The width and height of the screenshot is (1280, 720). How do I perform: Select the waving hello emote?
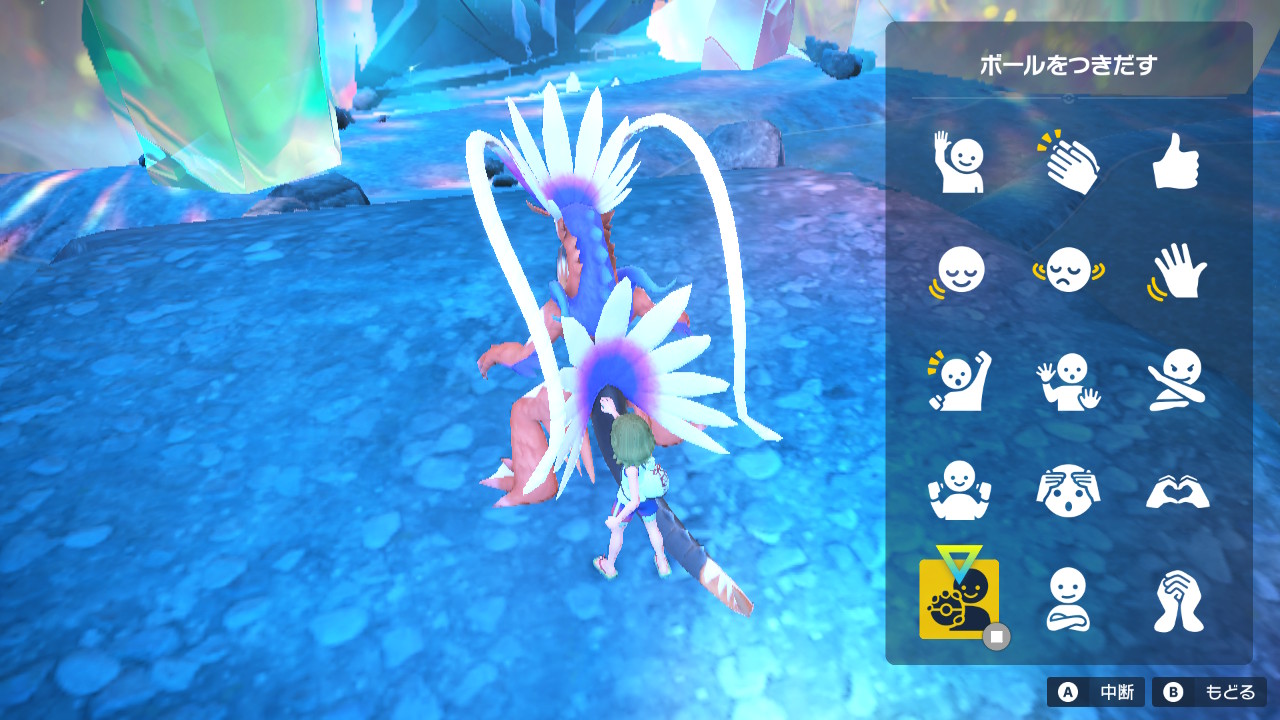click(x=959, y=162)
